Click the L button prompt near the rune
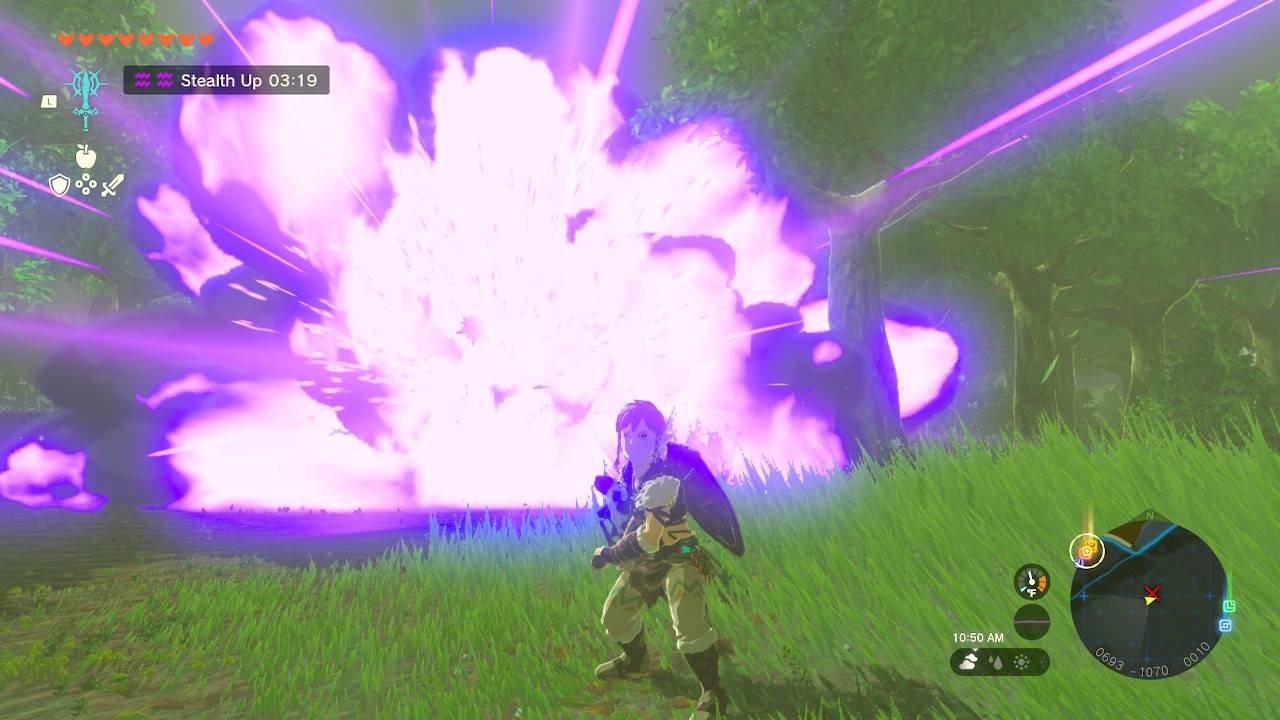The width and height of the screenshot is (1280, 720). pyautogui.click(x=49, y=100)
